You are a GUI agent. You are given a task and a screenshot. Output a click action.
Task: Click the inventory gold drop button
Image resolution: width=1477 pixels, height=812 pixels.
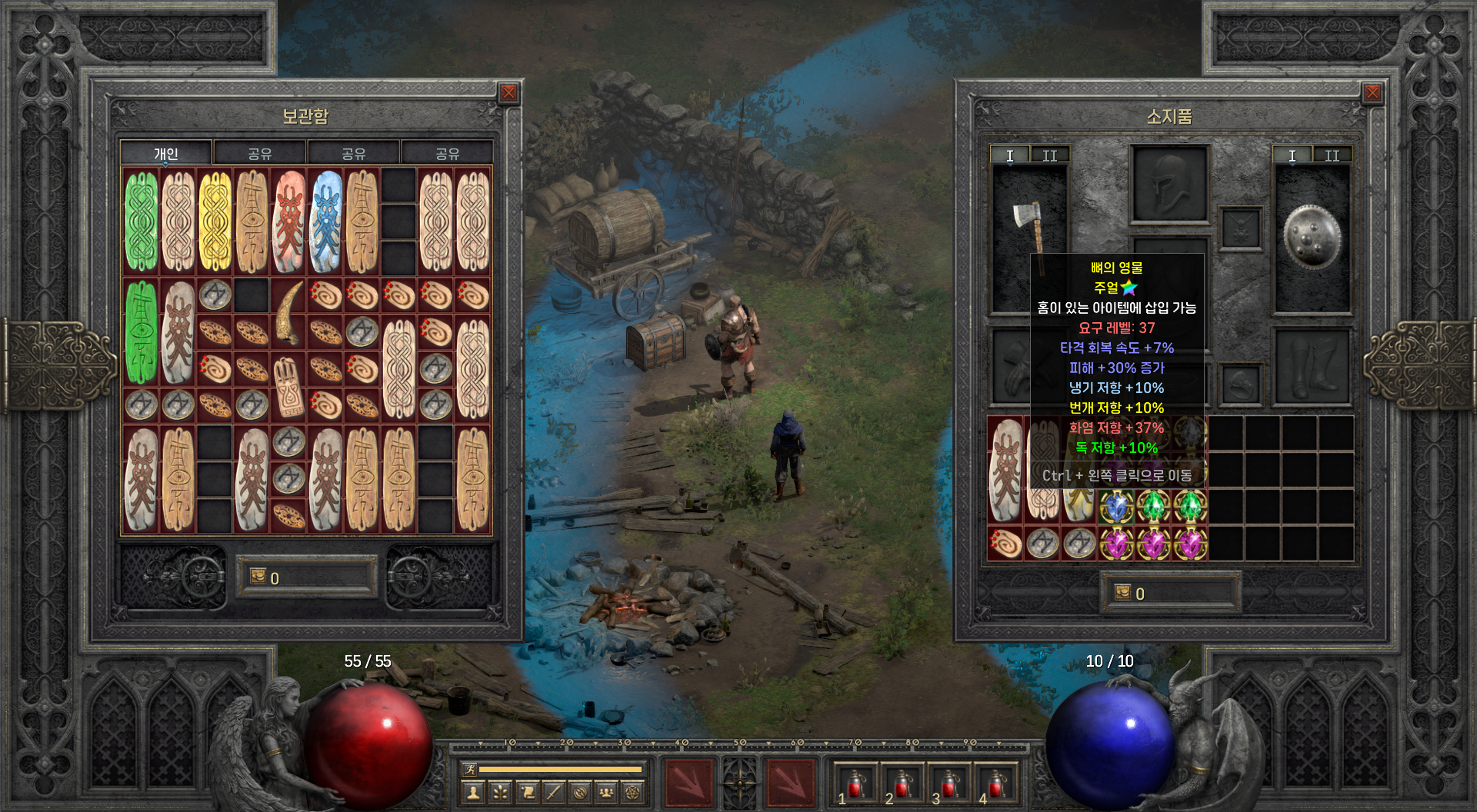click(x=1123, y=593)
